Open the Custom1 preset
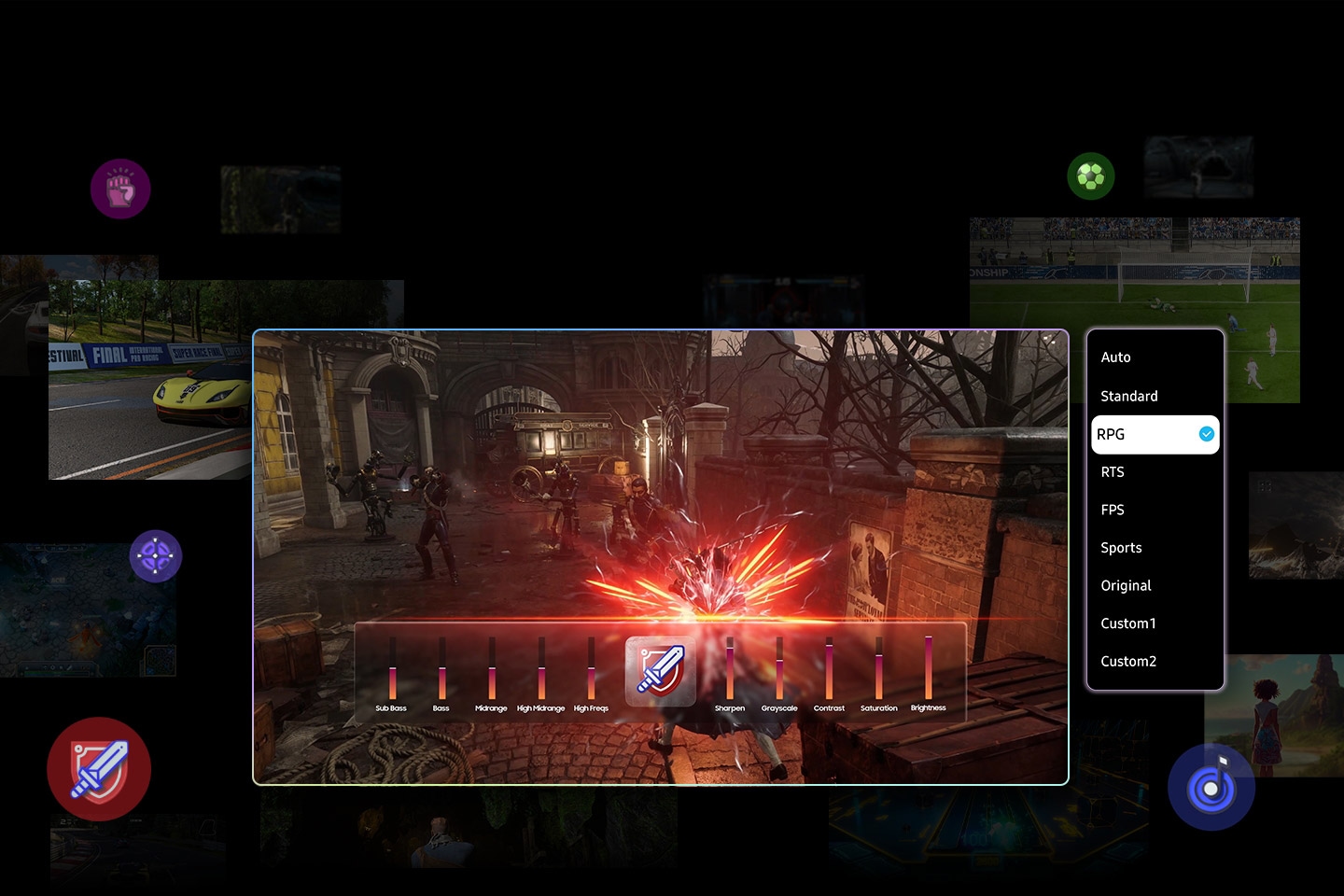This screenshot has width=1344, height=896. point(1128,623)
